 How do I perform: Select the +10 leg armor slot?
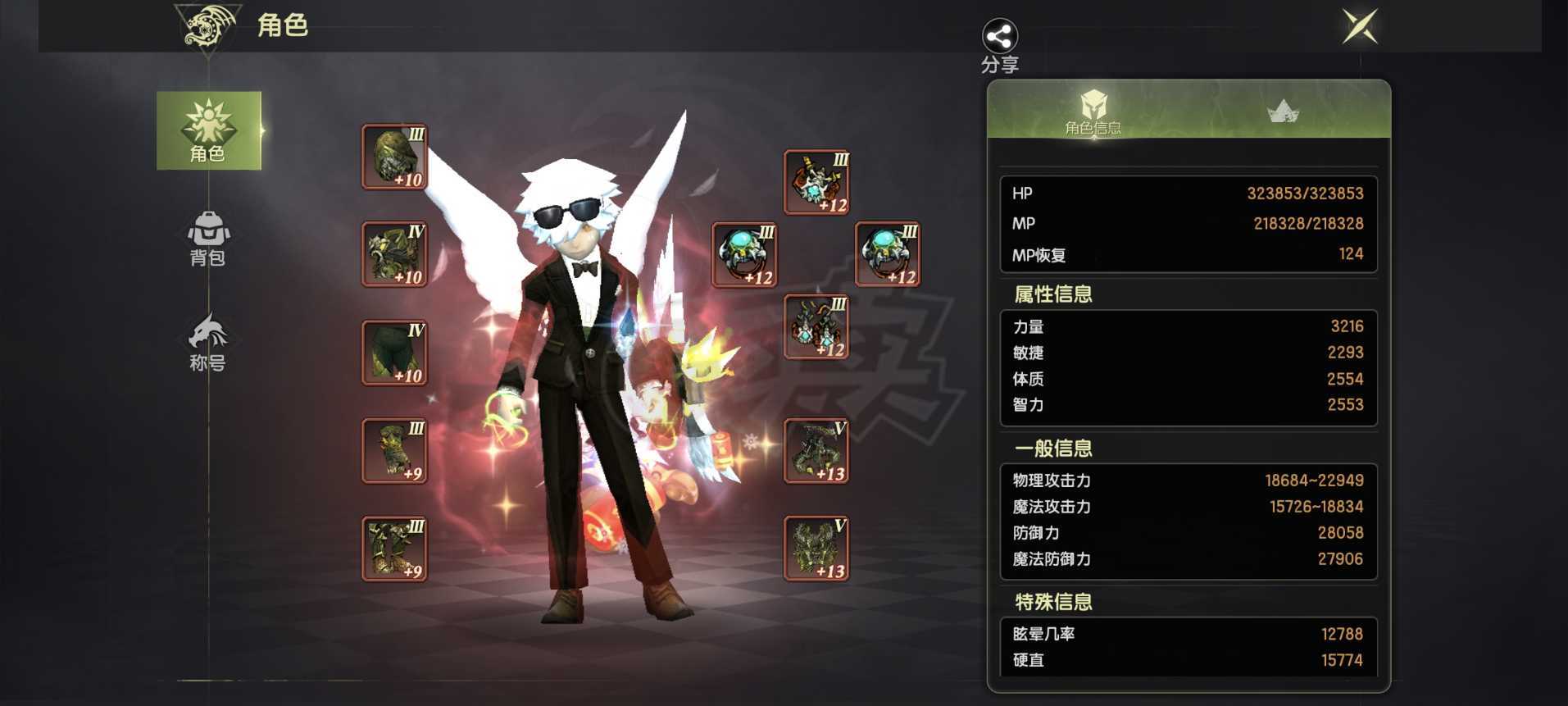(394, 353)
